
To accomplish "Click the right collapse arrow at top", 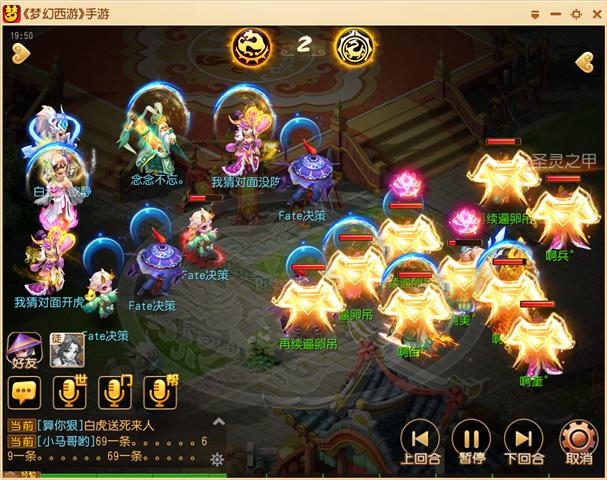I will point(586,61).
